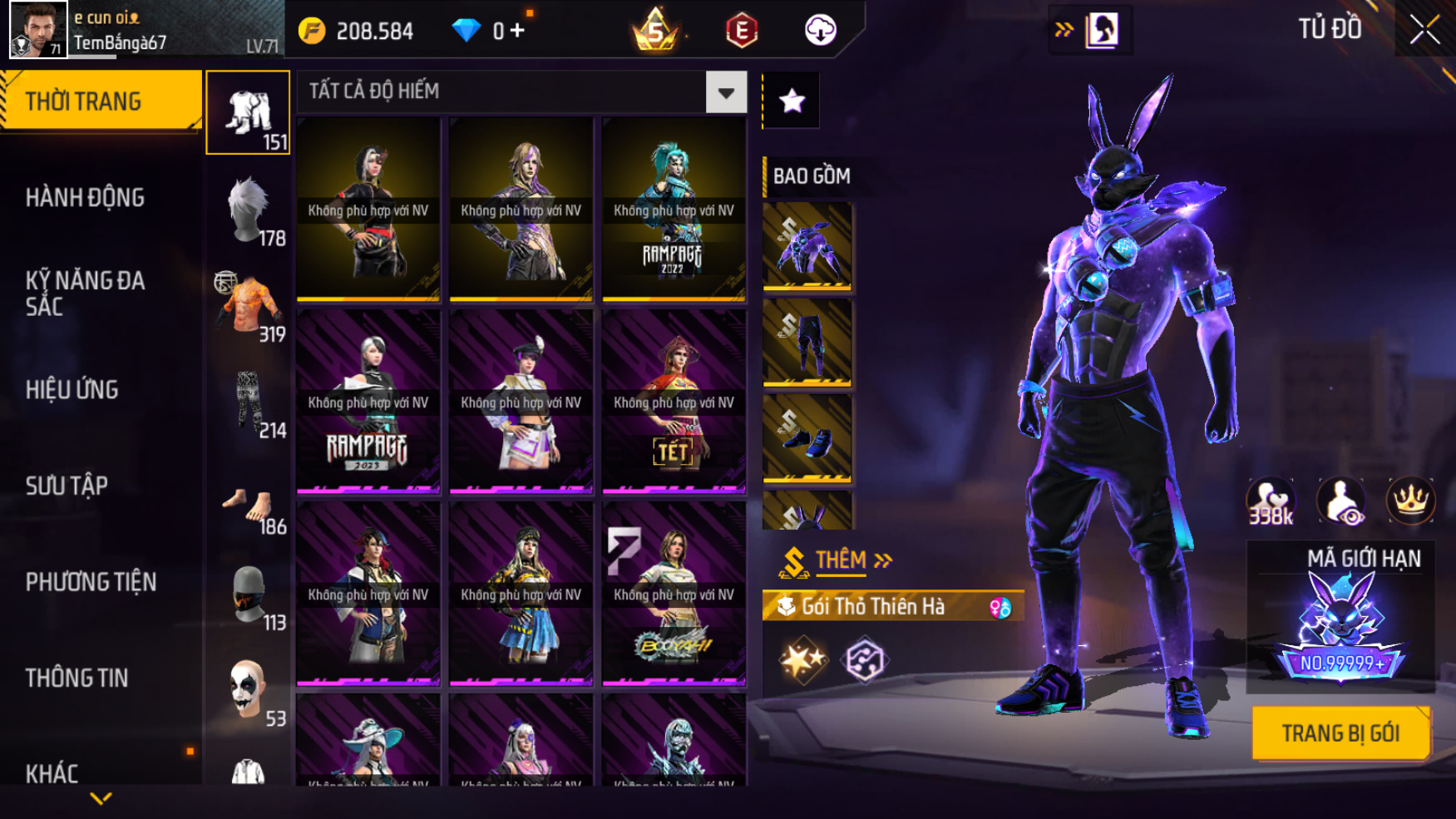Equip bundle with Trang Bị Gói button
This screenshot has width=1456, height=819.
[x=1340, y=733]
